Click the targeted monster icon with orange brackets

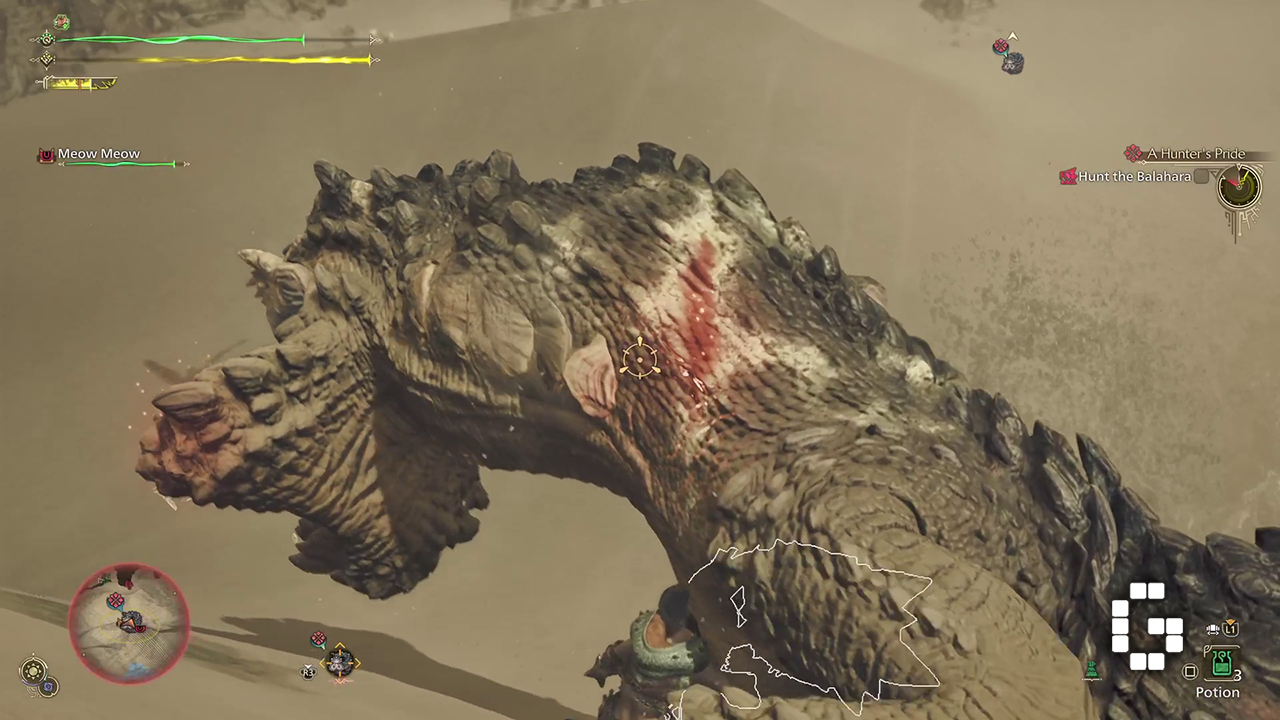click(x=339, y=662)
